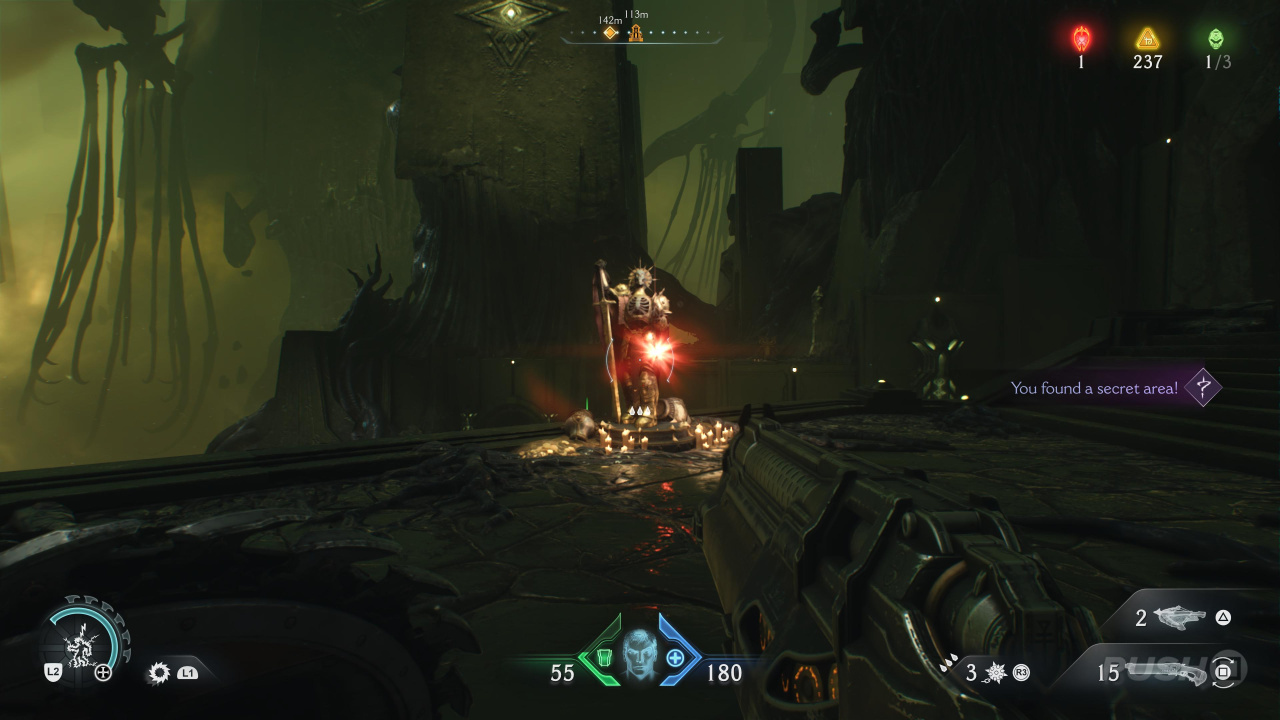Image resolution: width=1280 pixels, height=720 pixels.
Task: Click the blue health cross icon
Action: tap(675, 658)
